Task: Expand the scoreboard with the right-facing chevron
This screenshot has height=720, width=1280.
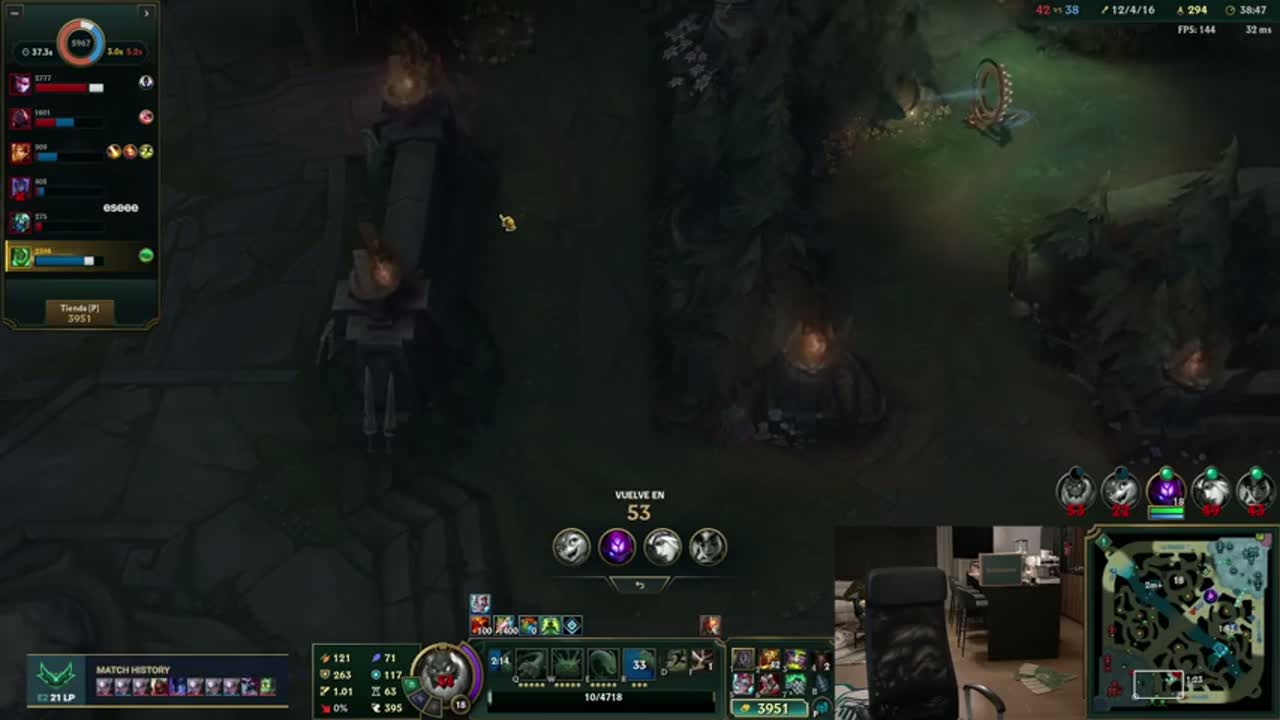Action: pos(146,13)
